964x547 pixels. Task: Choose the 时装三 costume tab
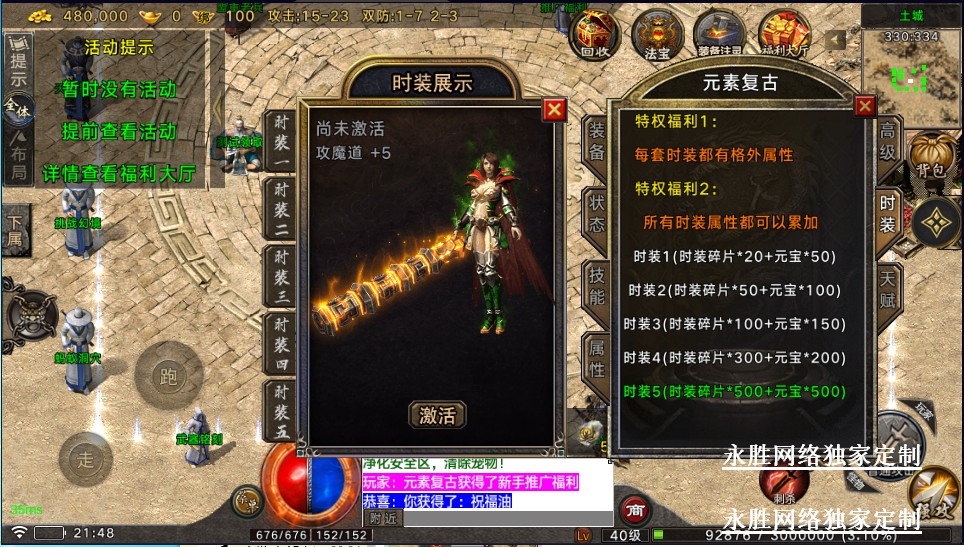coord(281,275)
